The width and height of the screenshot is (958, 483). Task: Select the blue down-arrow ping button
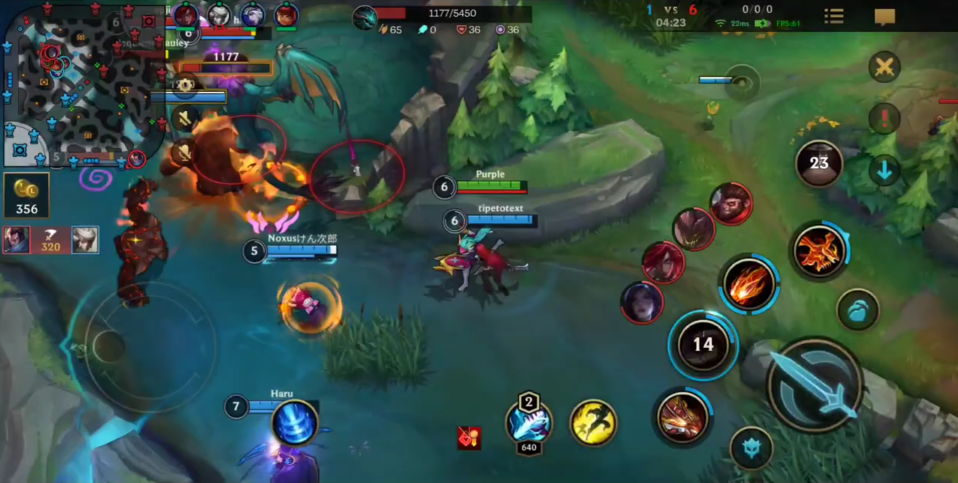point(884,170)
